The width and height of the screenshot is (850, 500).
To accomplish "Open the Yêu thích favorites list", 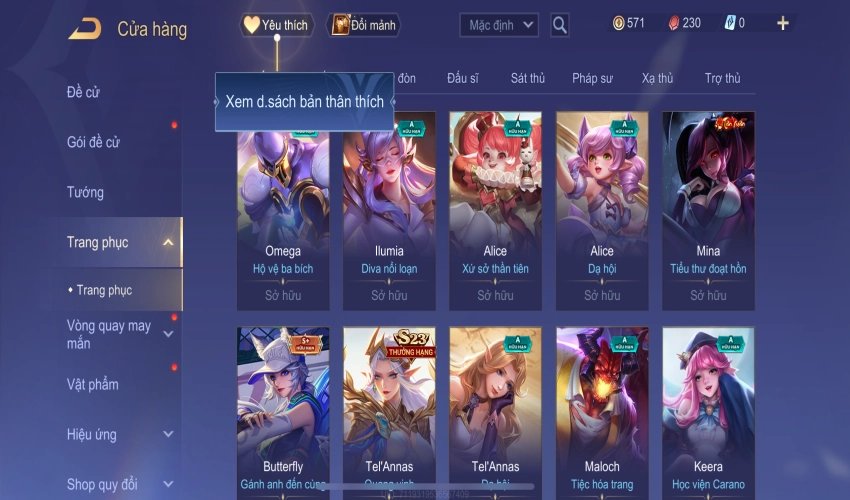I will [277, 25].
